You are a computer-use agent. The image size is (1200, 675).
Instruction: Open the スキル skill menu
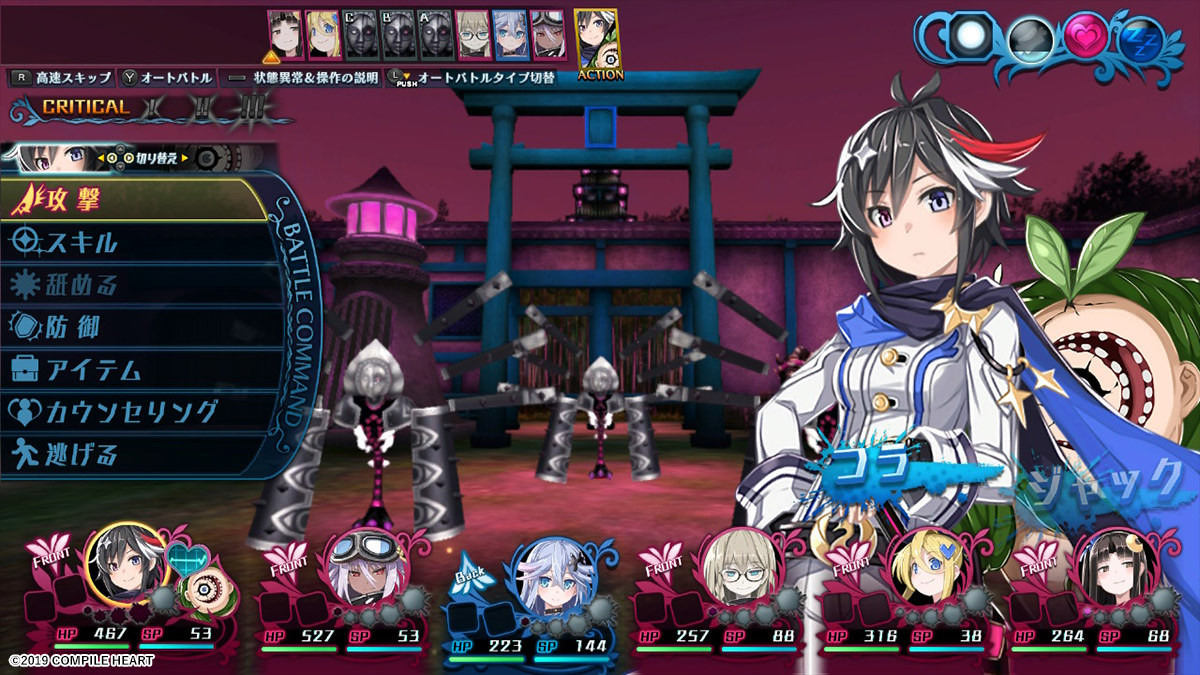tap(130, 243)
